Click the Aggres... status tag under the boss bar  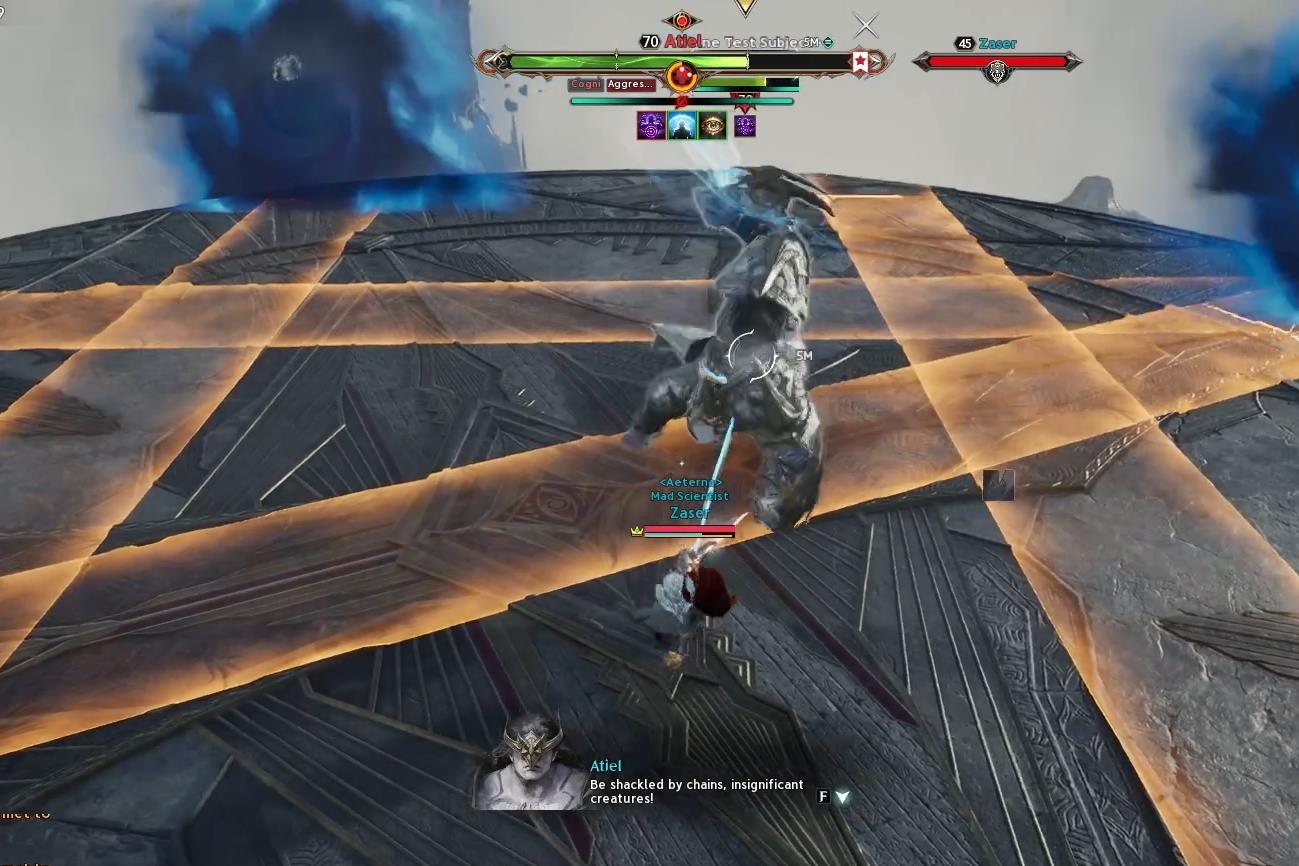click(629, 84)
